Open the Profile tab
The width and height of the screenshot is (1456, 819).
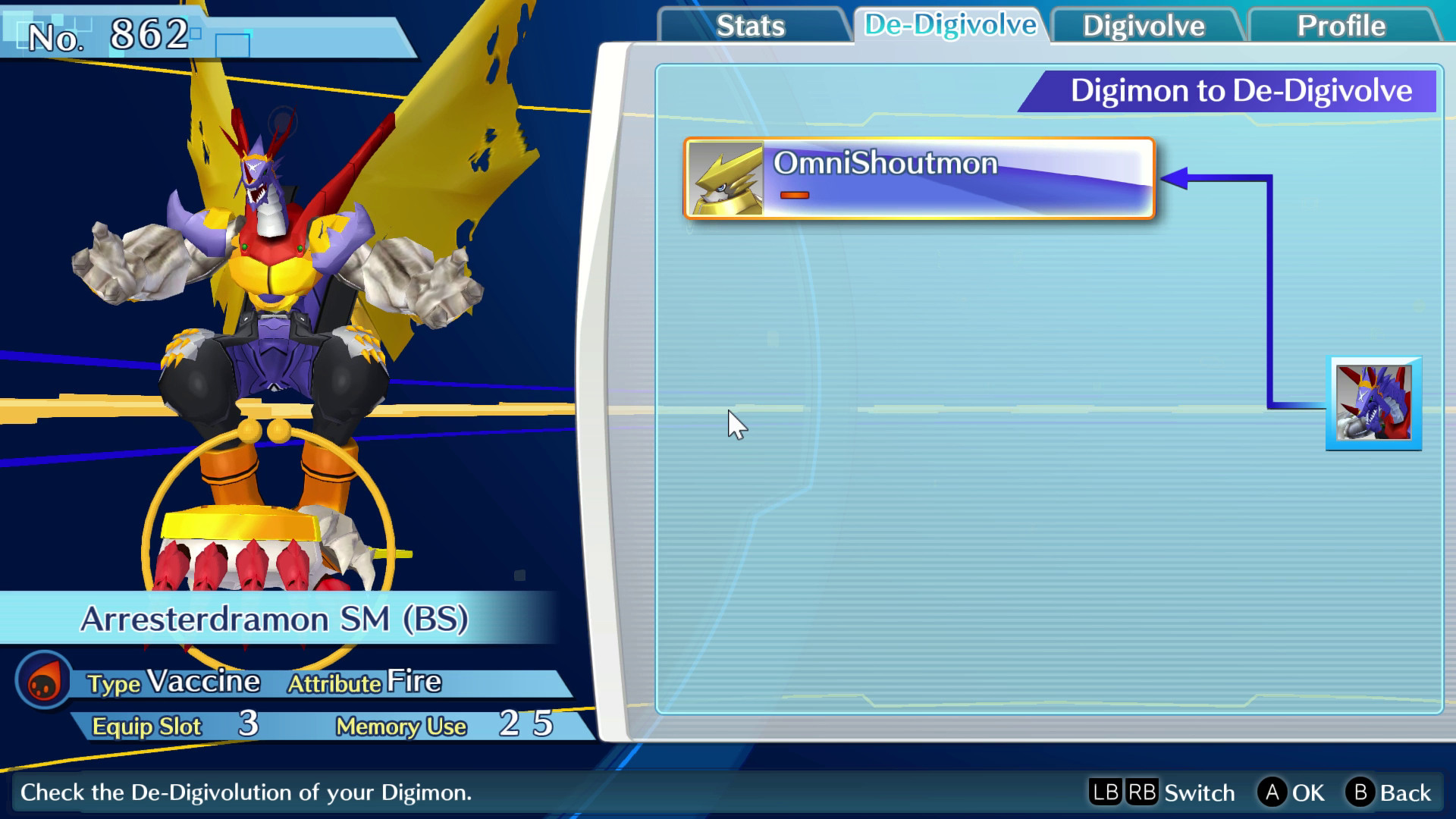click(x=1341, y=26)
